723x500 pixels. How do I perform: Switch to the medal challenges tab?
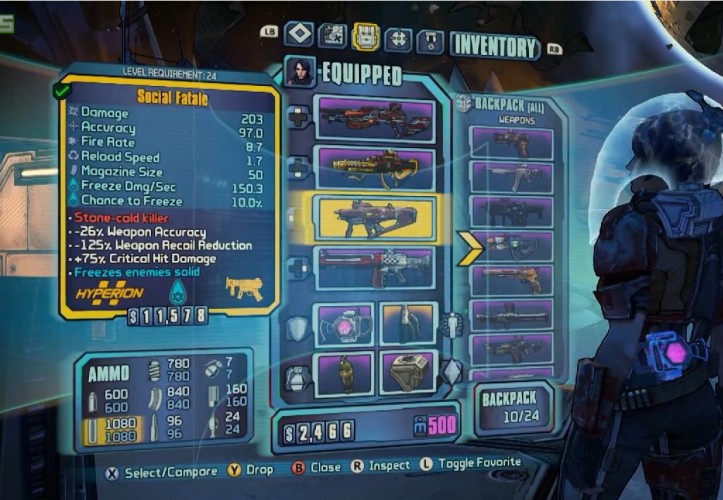point(430,40)
